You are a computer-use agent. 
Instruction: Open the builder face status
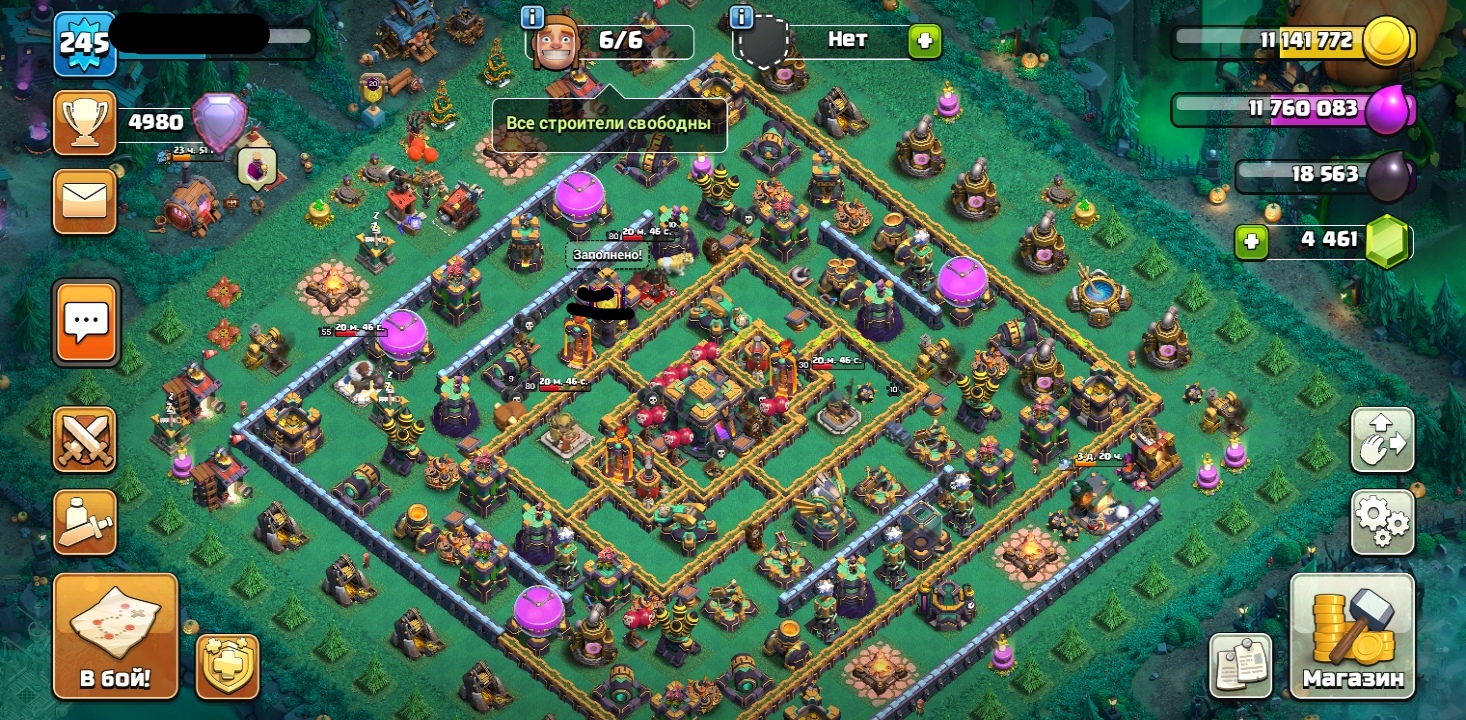(x=557, y=44)
